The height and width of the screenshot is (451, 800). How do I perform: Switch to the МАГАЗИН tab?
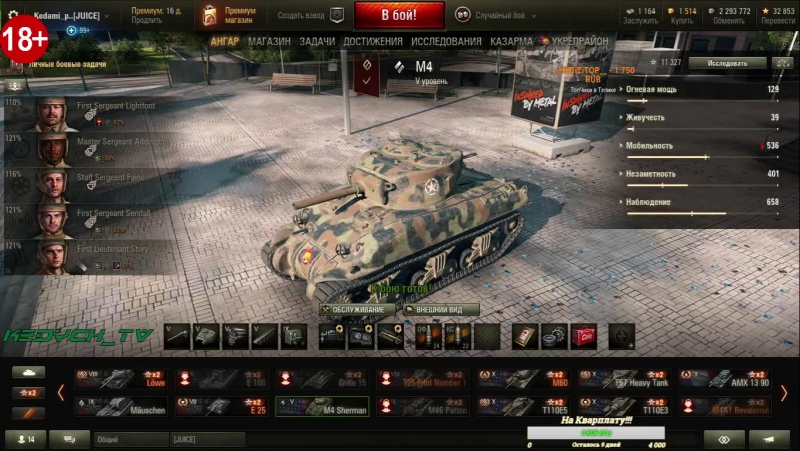pyautogui.click(x=269, y=42)
